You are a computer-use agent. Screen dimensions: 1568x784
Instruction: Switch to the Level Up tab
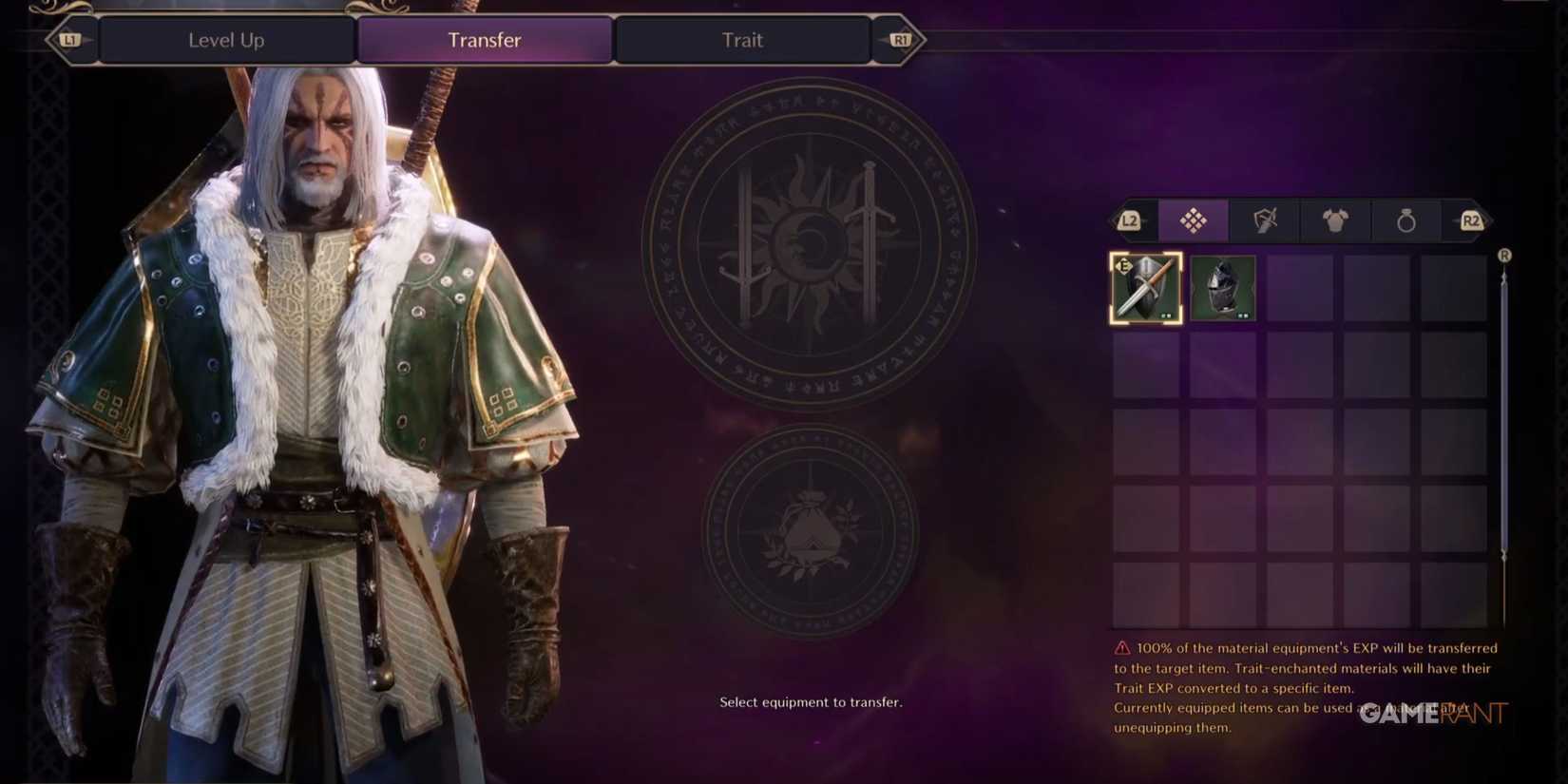(x=226, y=40)
